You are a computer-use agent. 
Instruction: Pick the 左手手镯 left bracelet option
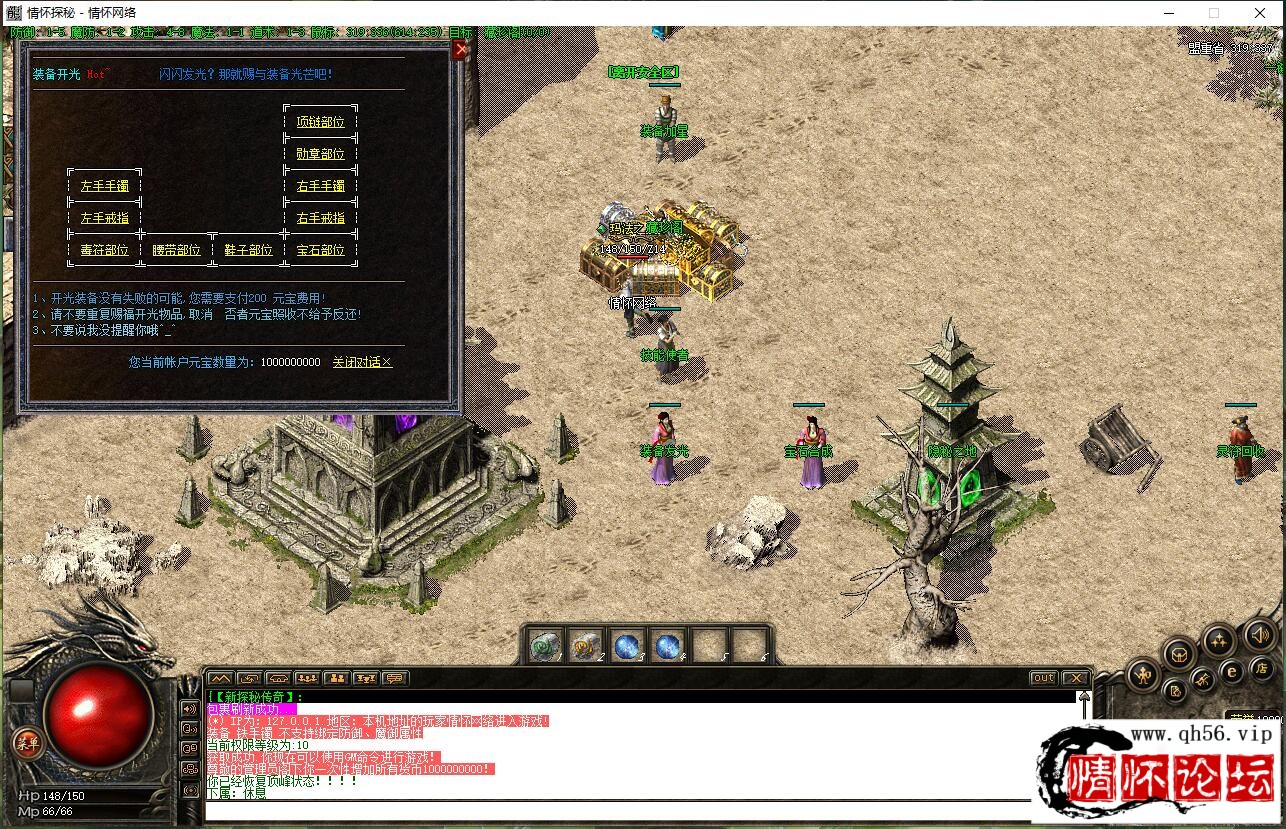105,186
